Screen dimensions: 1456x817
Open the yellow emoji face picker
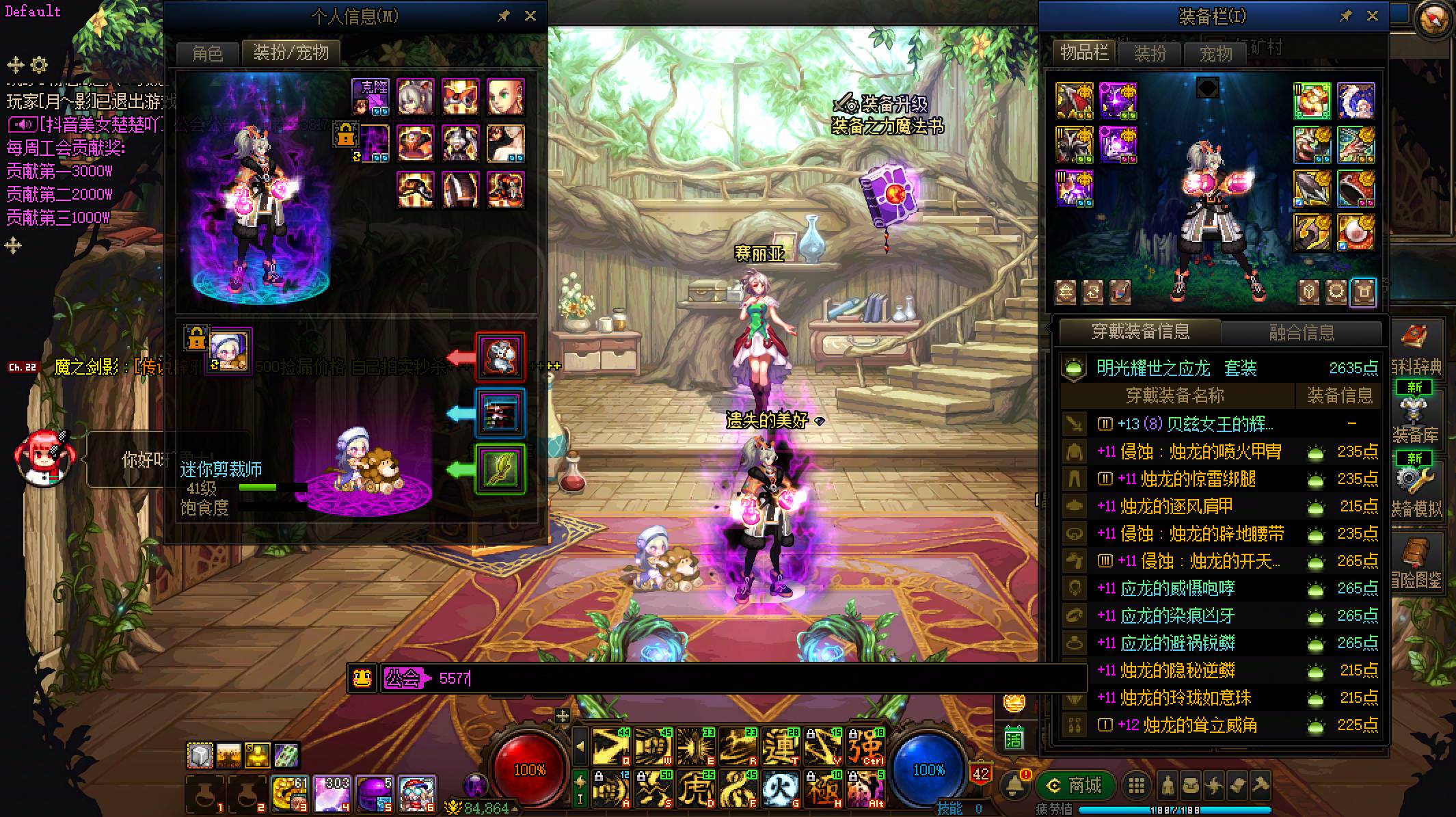[x=362, y=678]
